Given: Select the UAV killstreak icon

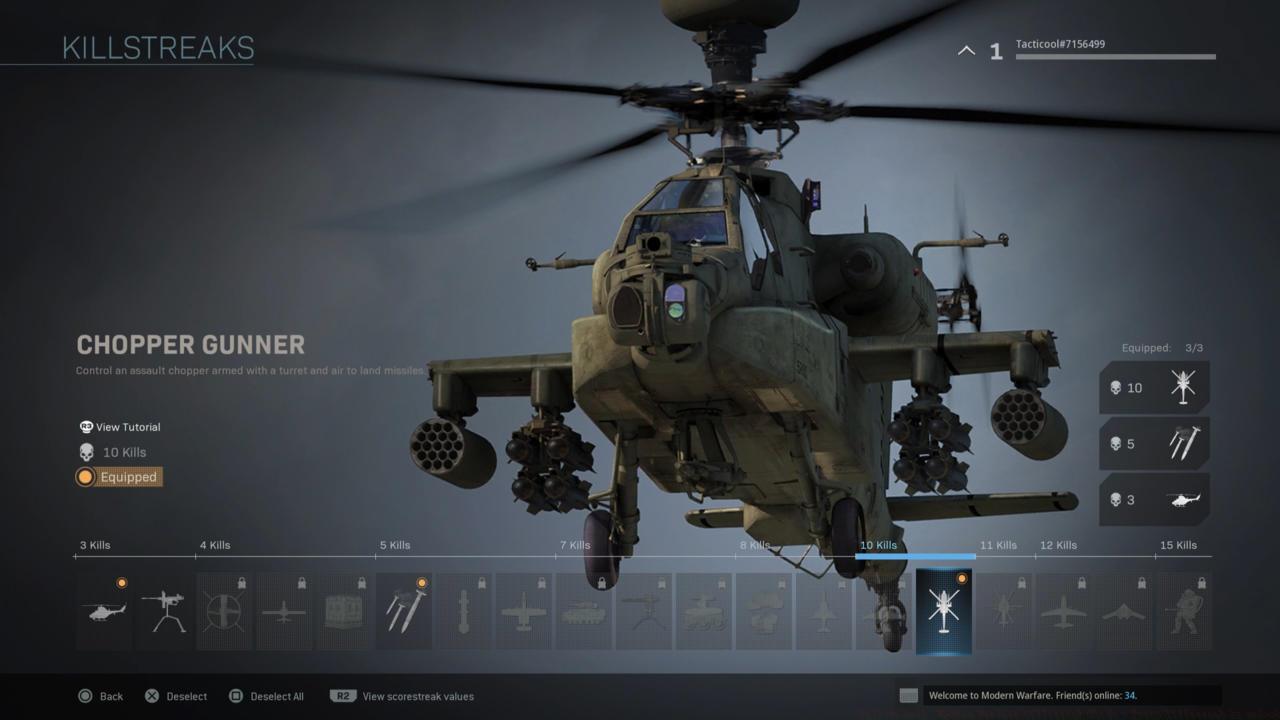Looking at the screenshot, I should click(284, 610).
